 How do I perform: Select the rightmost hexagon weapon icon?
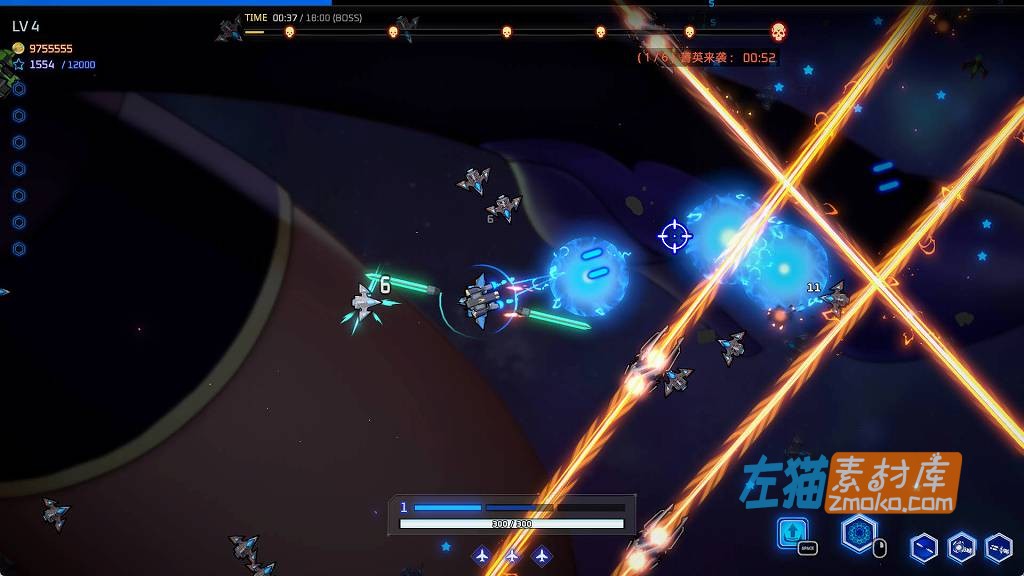coord(998,546)
